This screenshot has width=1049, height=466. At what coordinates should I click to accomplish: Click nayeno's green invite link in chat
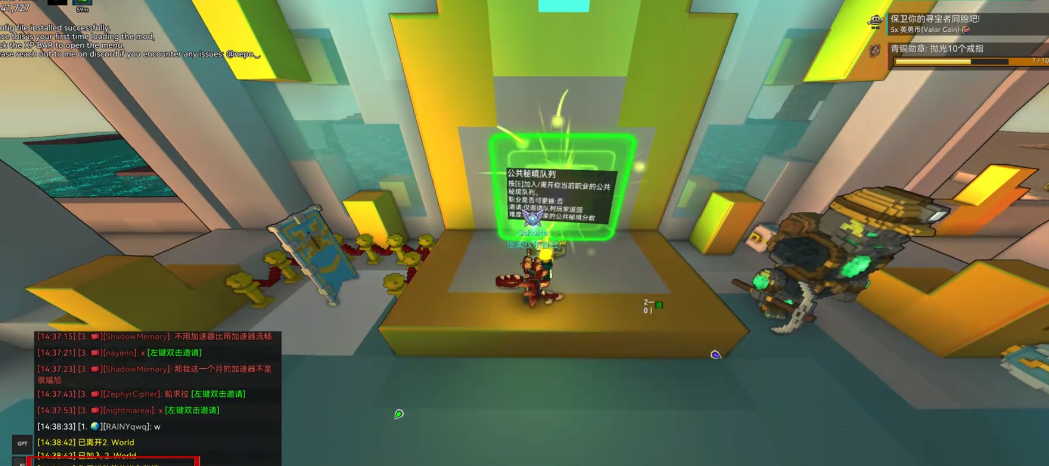175,353
